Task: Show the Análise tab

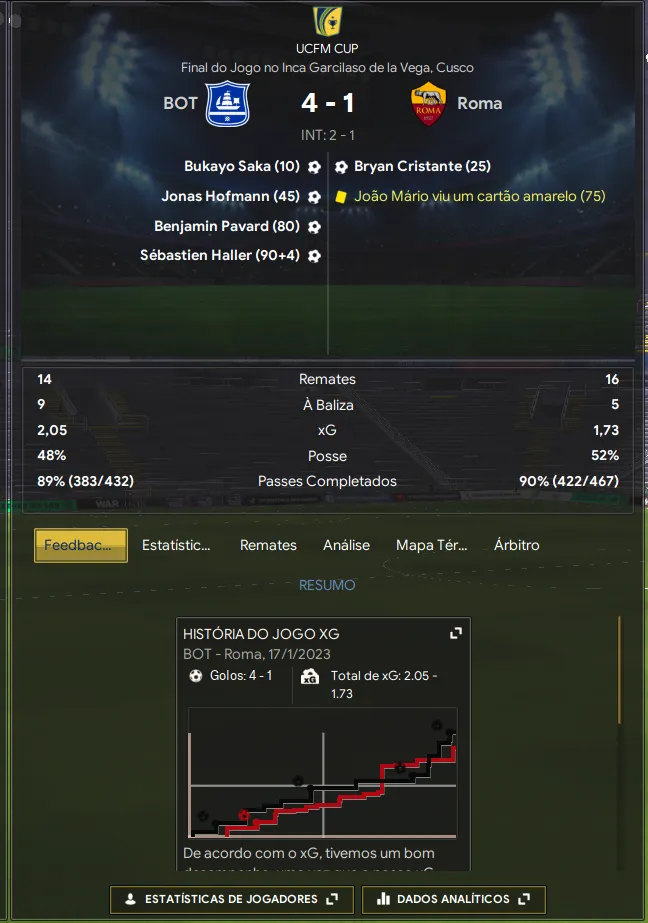Action: pyautogui.click(x=346, y=545)
